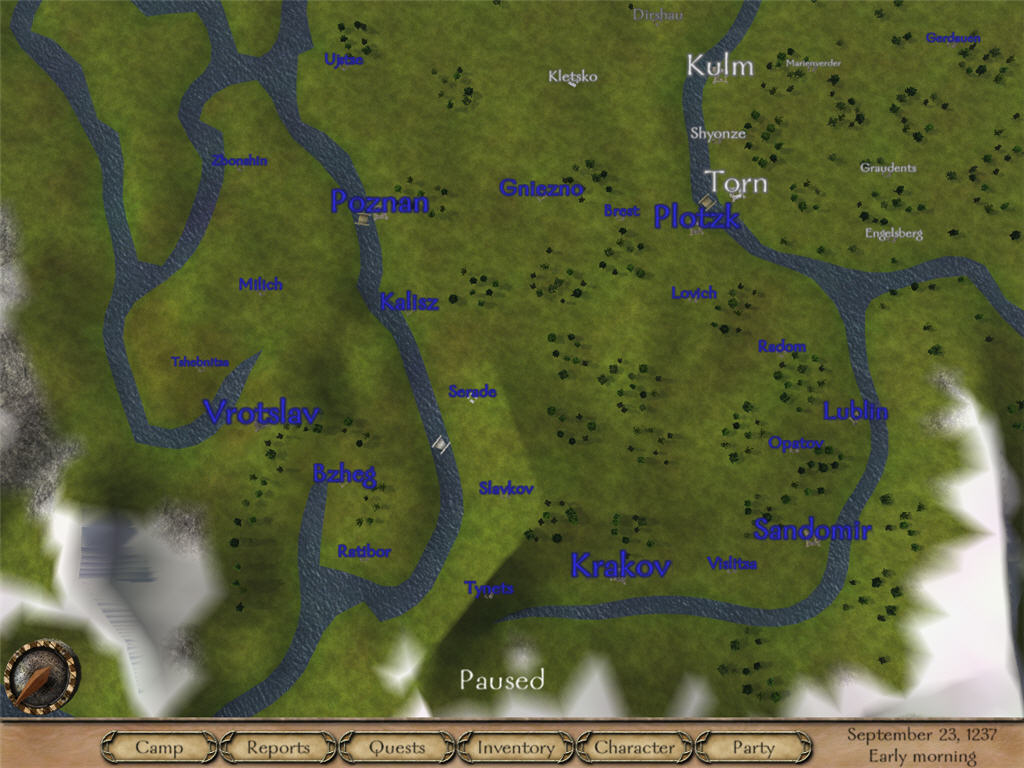
Task: Select the Plotzk town label
Action: pyautogui.click(x=696, y=217)
